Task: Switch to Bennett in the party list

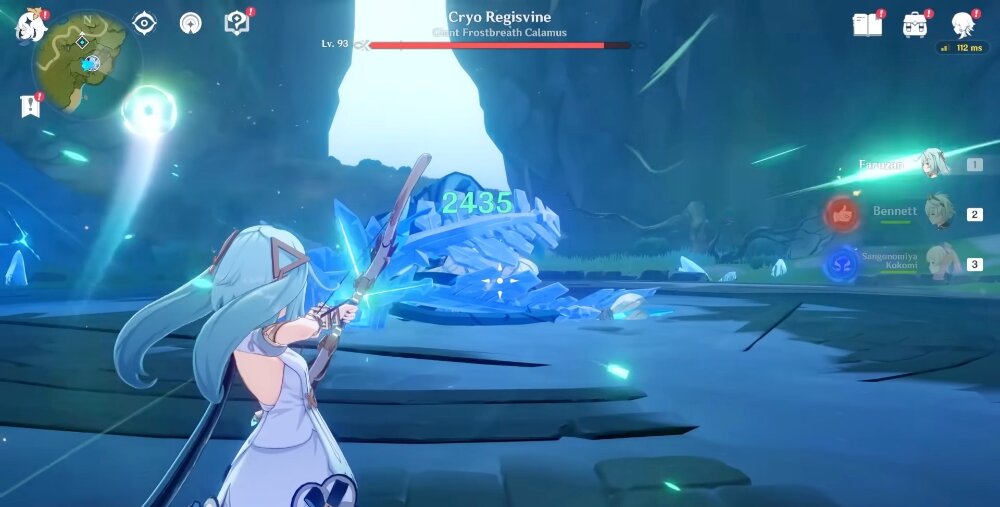Action: click(938, 213)
